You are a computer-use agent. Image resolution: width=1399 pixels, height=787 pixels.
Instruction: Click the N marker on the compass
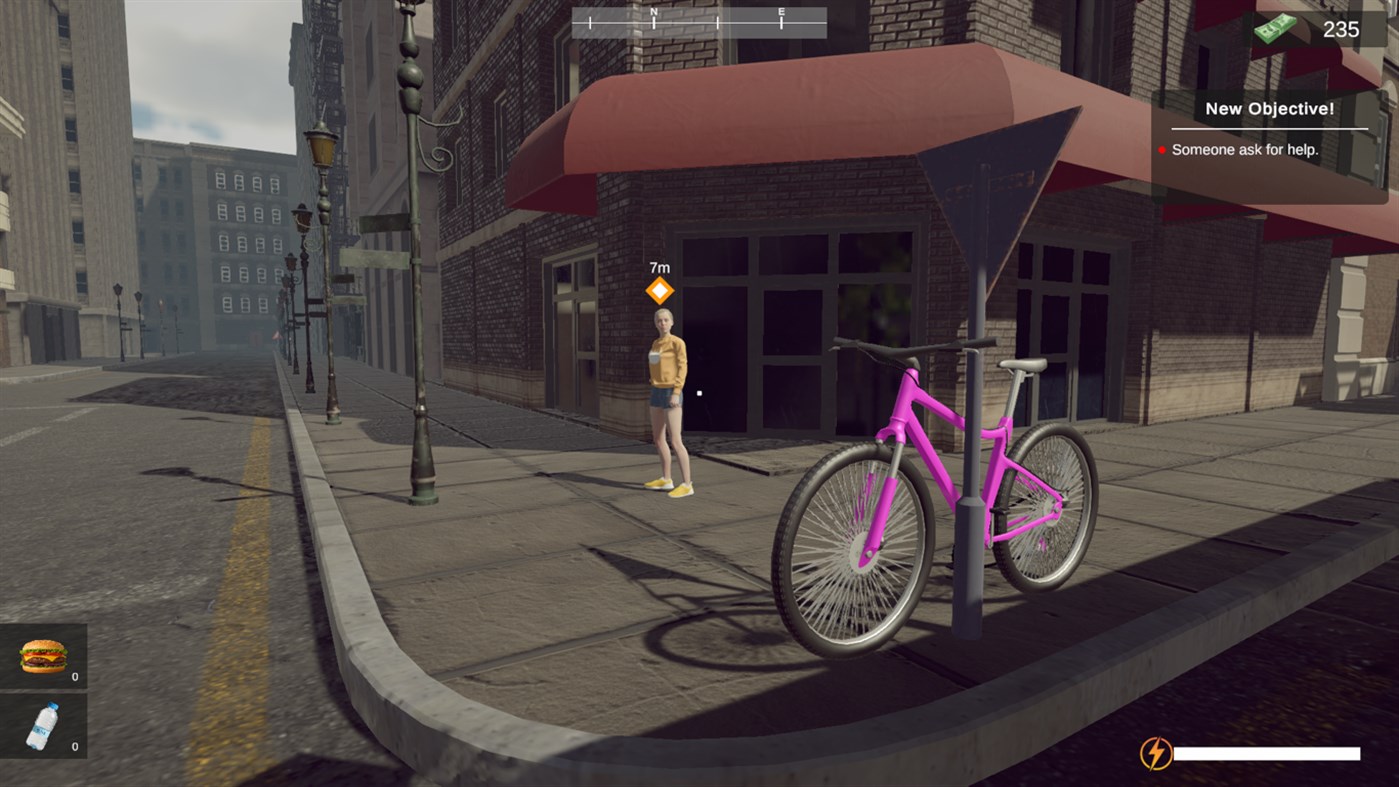tap(655, 15)
